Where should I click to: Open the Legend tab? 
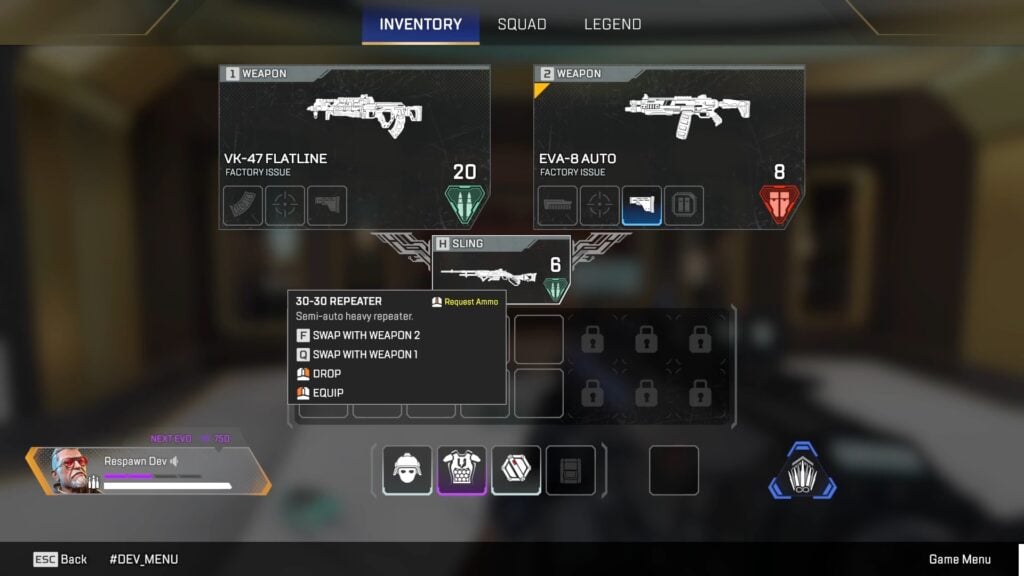coord(612,24)
